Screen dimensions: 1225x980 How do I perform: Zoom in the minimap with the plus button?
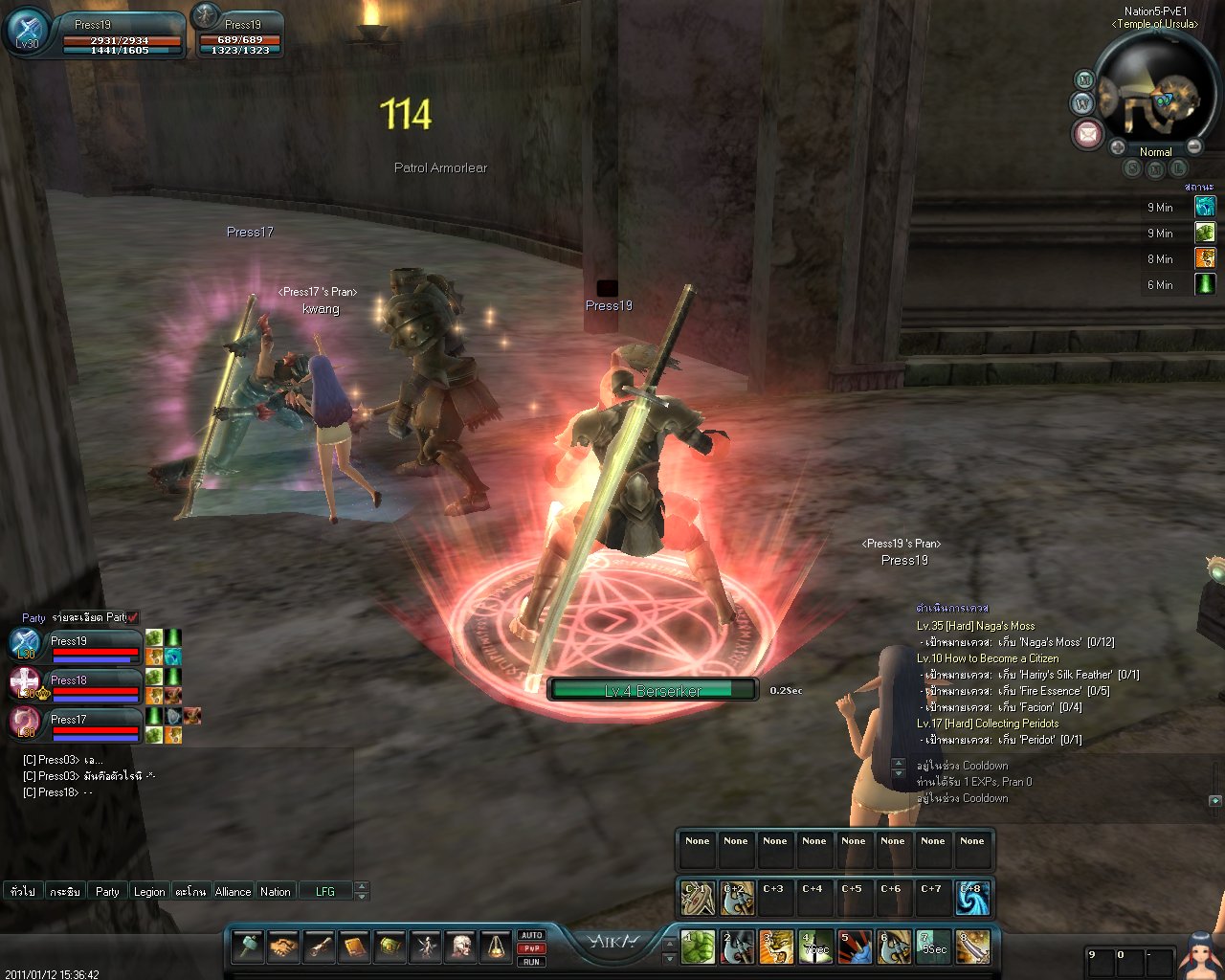1117,147
